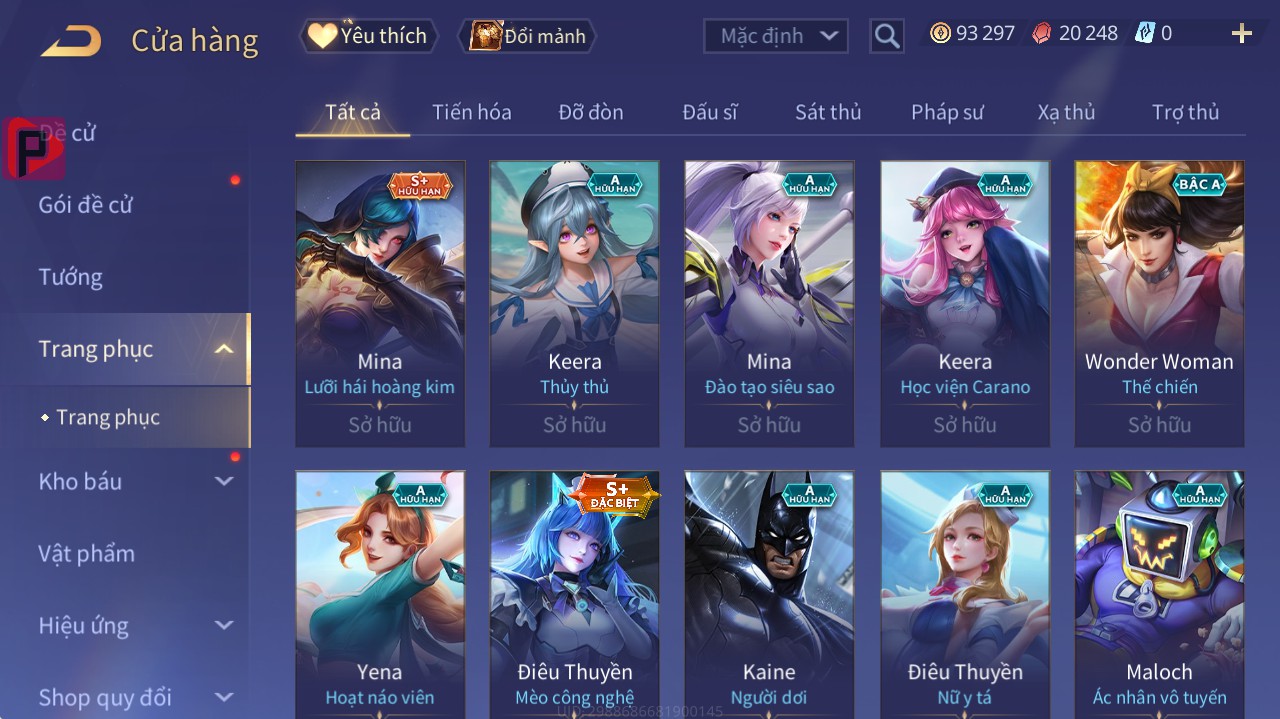Switch to the Tiến hóa tab
The width and height of the screenshot is (1280, 719).
click(x=471, y=112)
